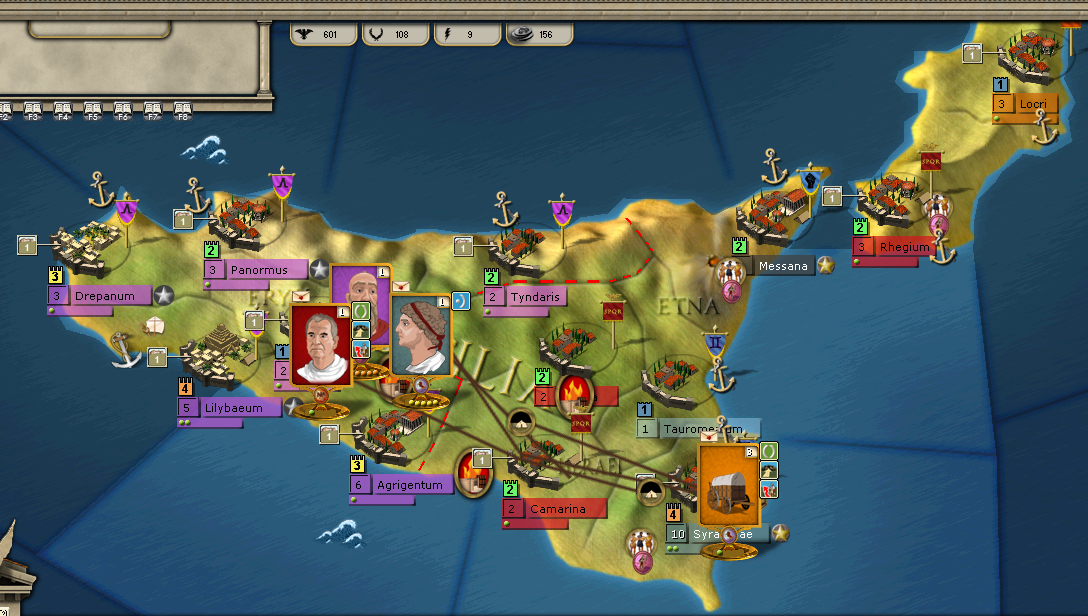Screen dimensions: 1088x616
Task: Open the F3 ledger page
Action: coord(32,108)
